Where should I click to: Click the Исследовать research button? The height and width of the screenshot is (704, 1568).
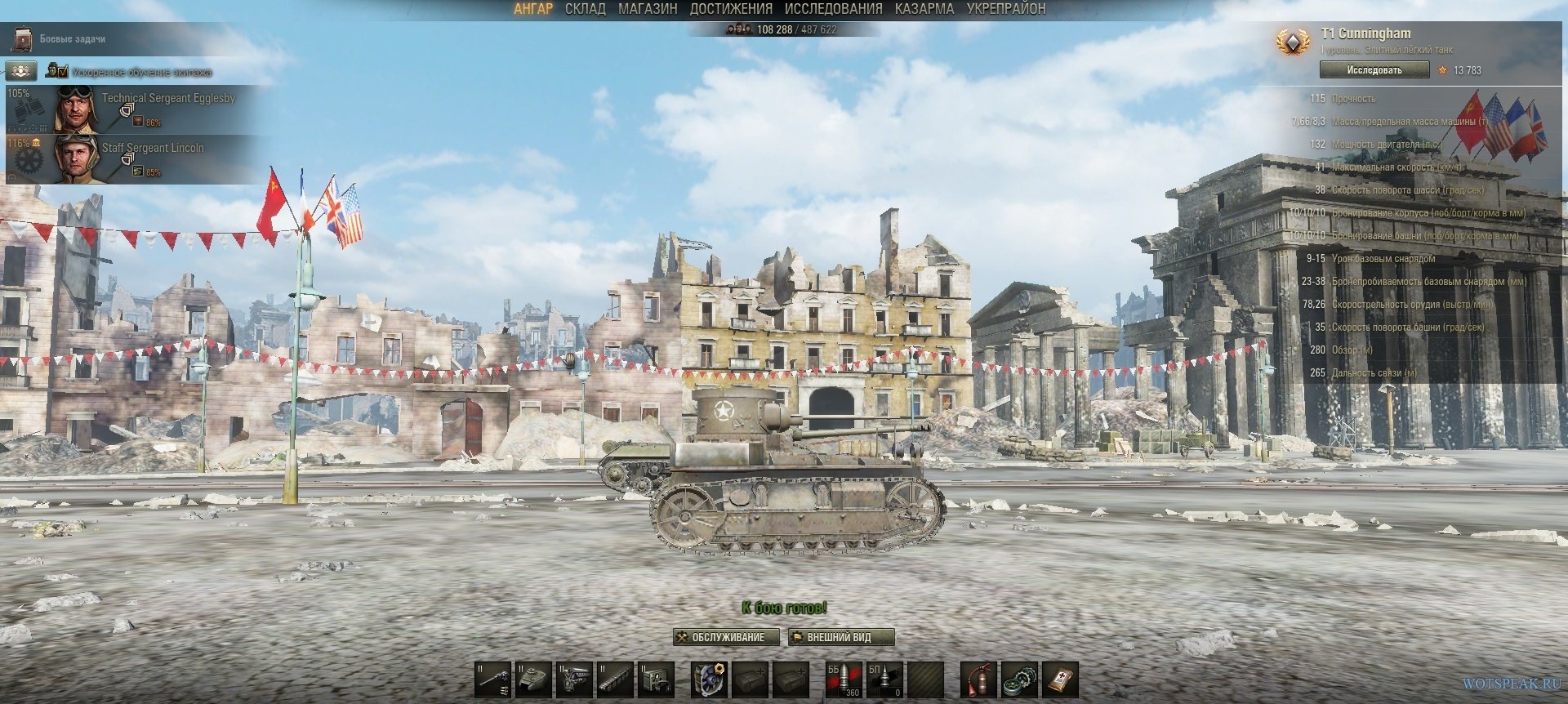(x=1374, y=70)
